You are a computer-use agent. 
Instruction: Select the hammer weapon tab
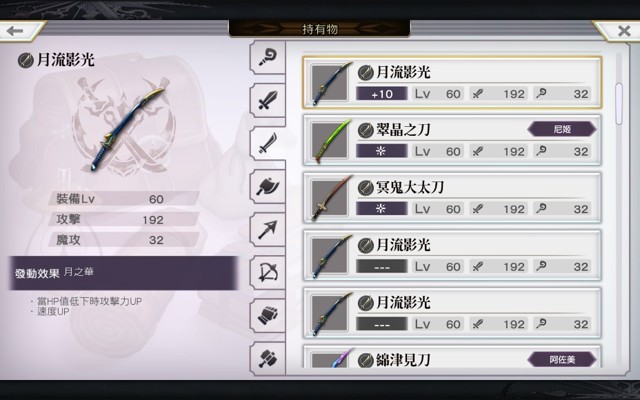(x=269, y=354)
